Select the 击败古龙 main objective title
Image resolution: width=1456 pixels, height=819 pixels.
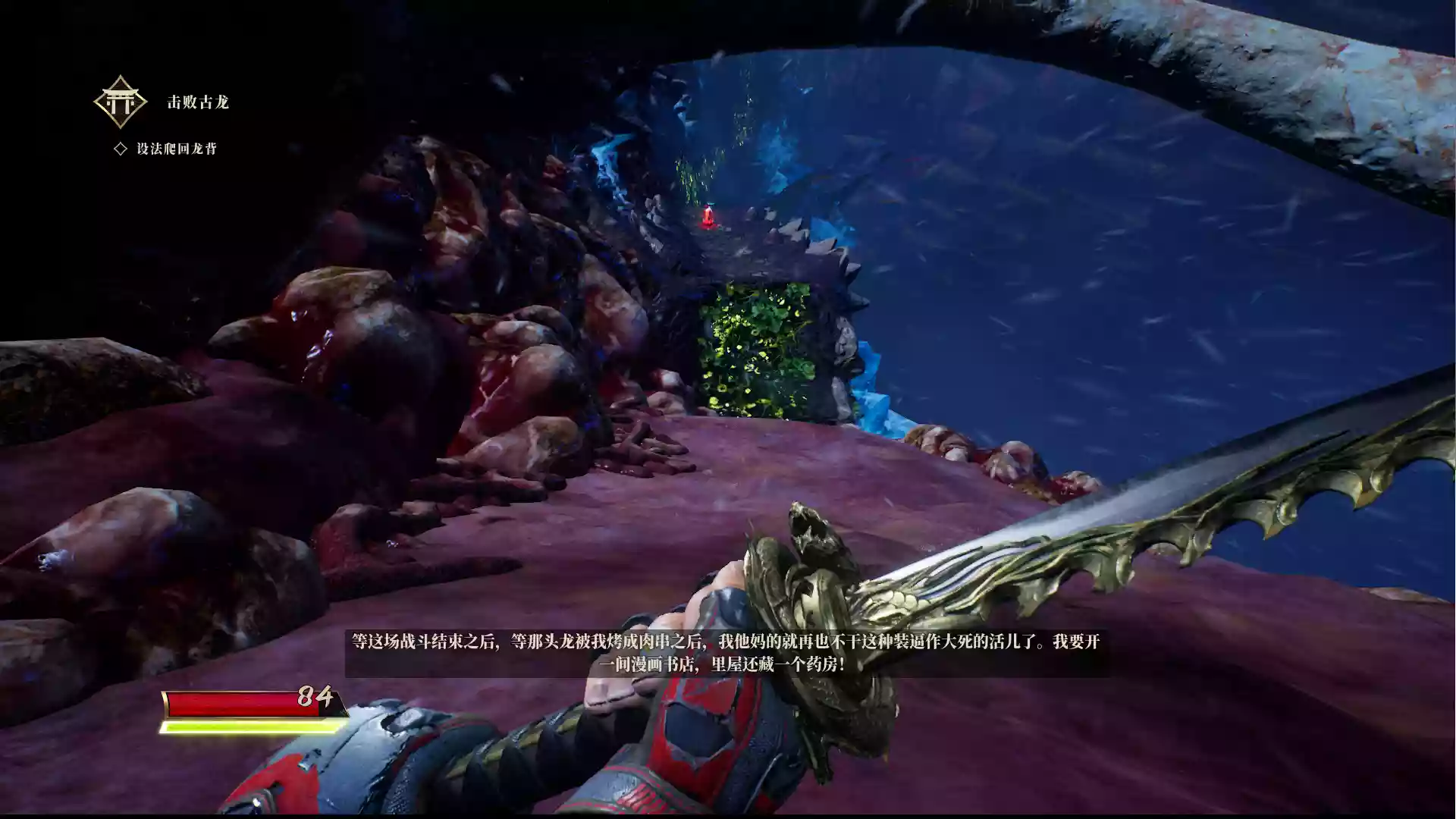point(198,102)
